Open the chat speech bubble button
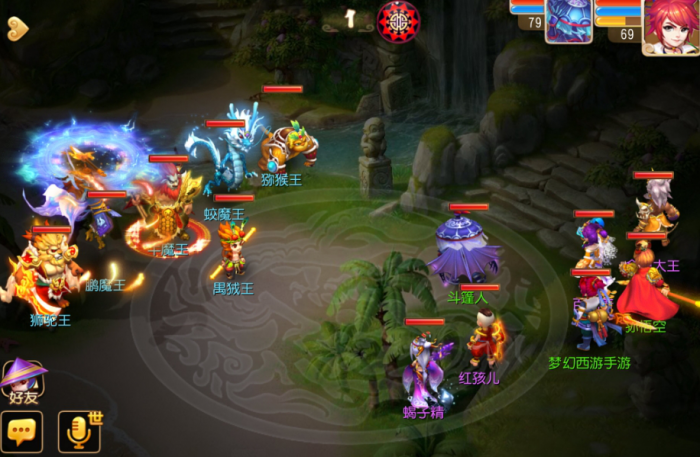This screenshot has width=700, height=457. 23,432
